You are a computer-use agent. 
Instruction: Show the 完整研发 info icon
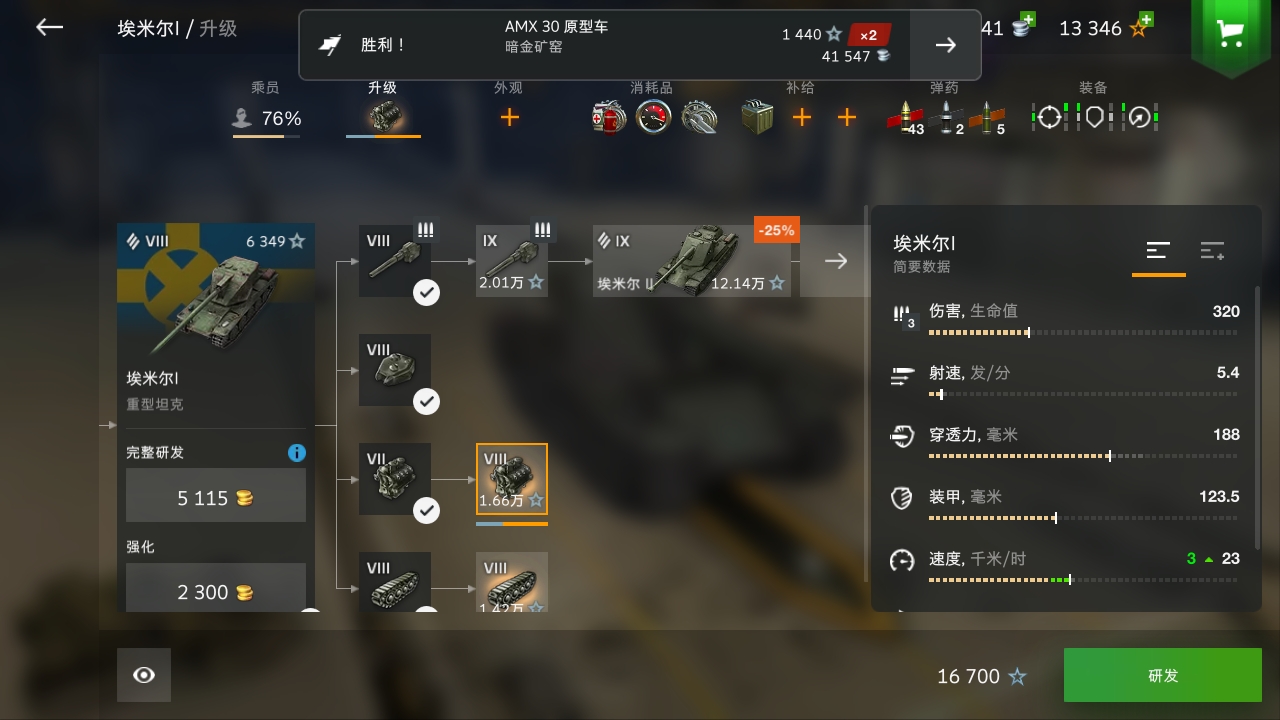(296, 453)
